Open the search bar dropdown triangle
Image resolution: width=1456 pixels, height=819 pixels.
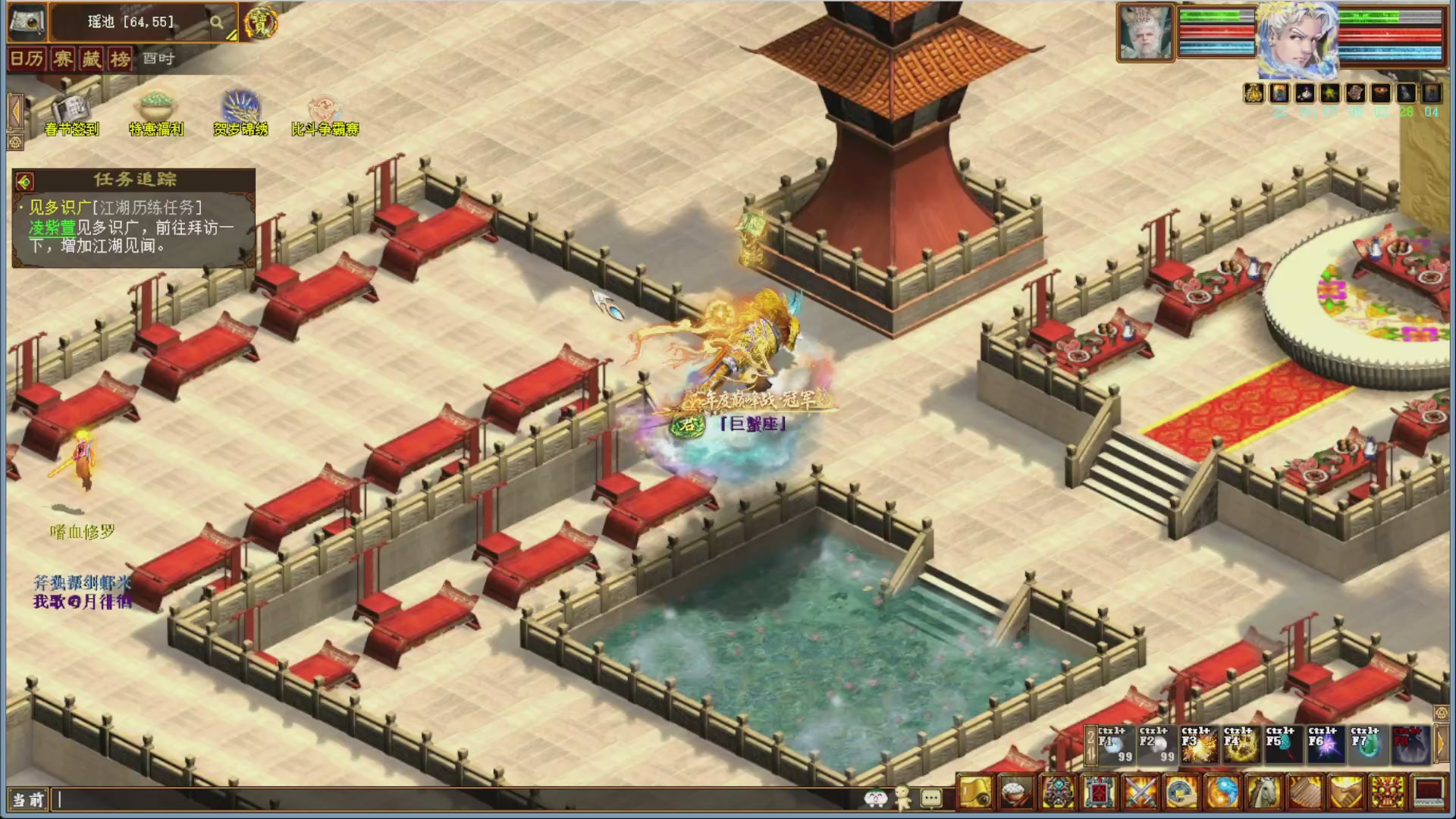click(231, 36)
